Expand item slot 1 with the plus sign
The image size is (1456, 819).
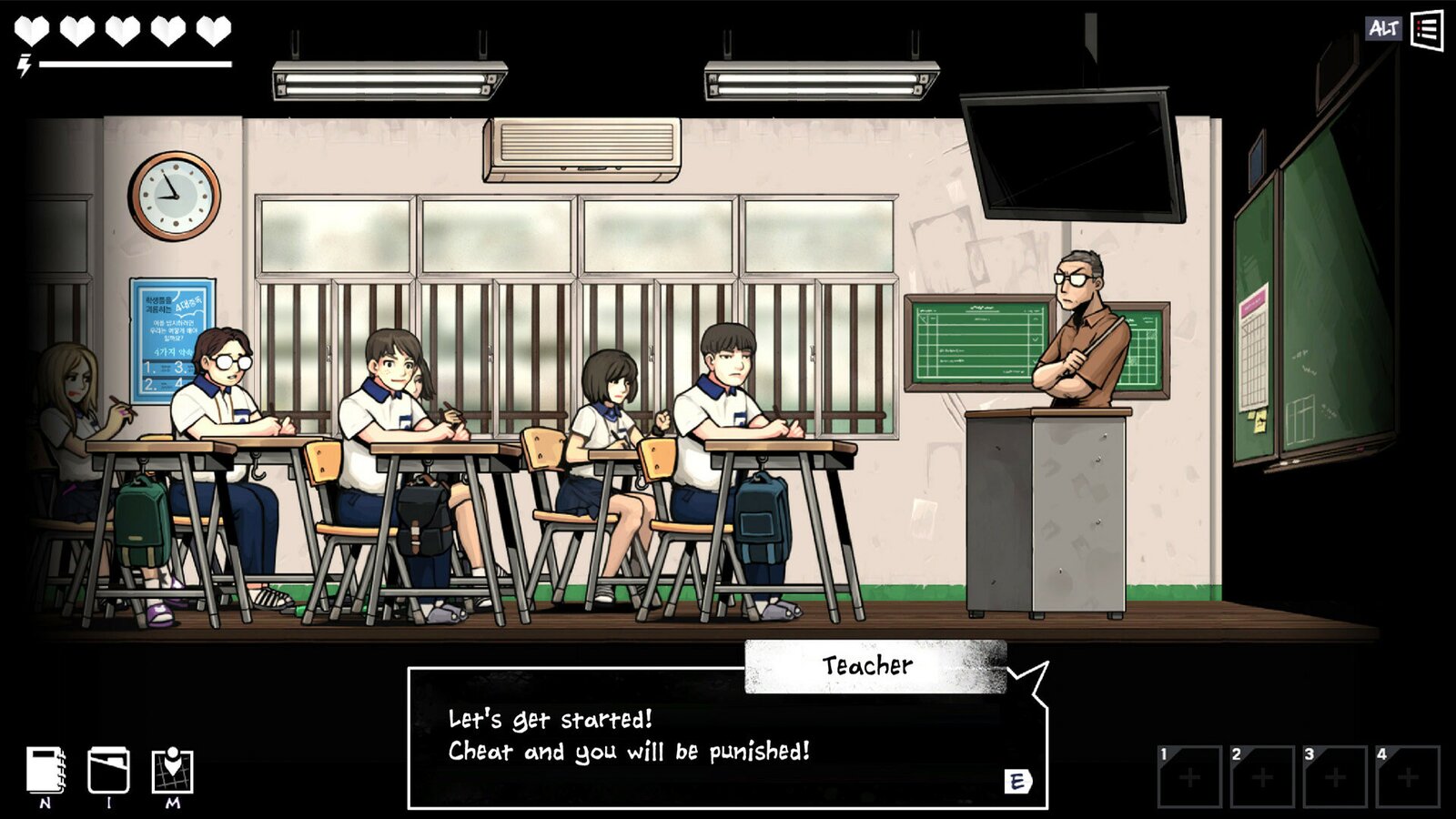[1192, 778]
